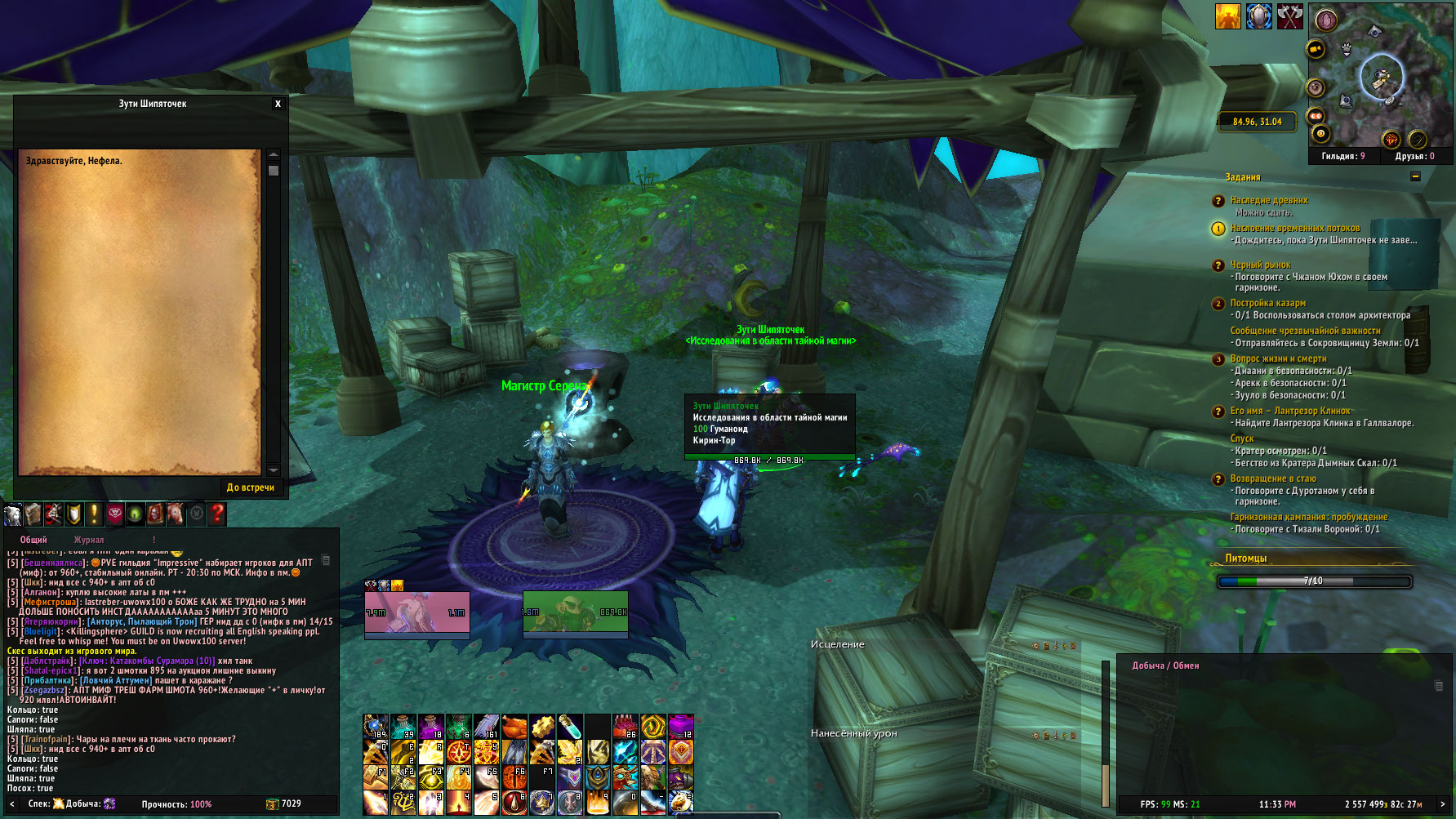1456x819 pixels.
Task: Open the Черный рынок quest in tracker
Action: pos(1260,265)
